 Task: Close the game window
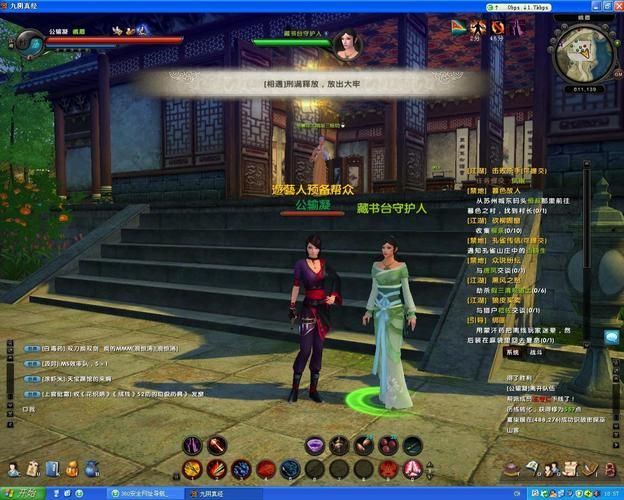click(616, 5)
